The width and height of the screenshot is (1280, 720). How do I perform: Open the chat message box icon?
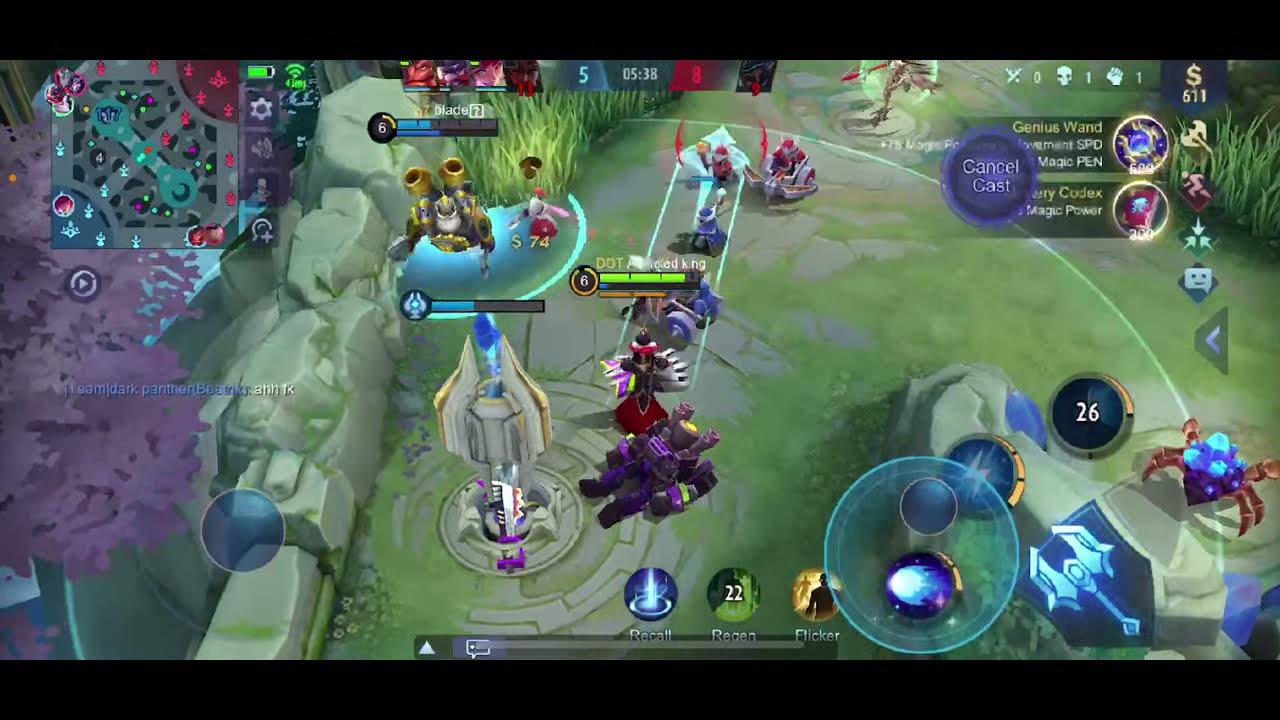pyautogui.click(x=478, y=648)
